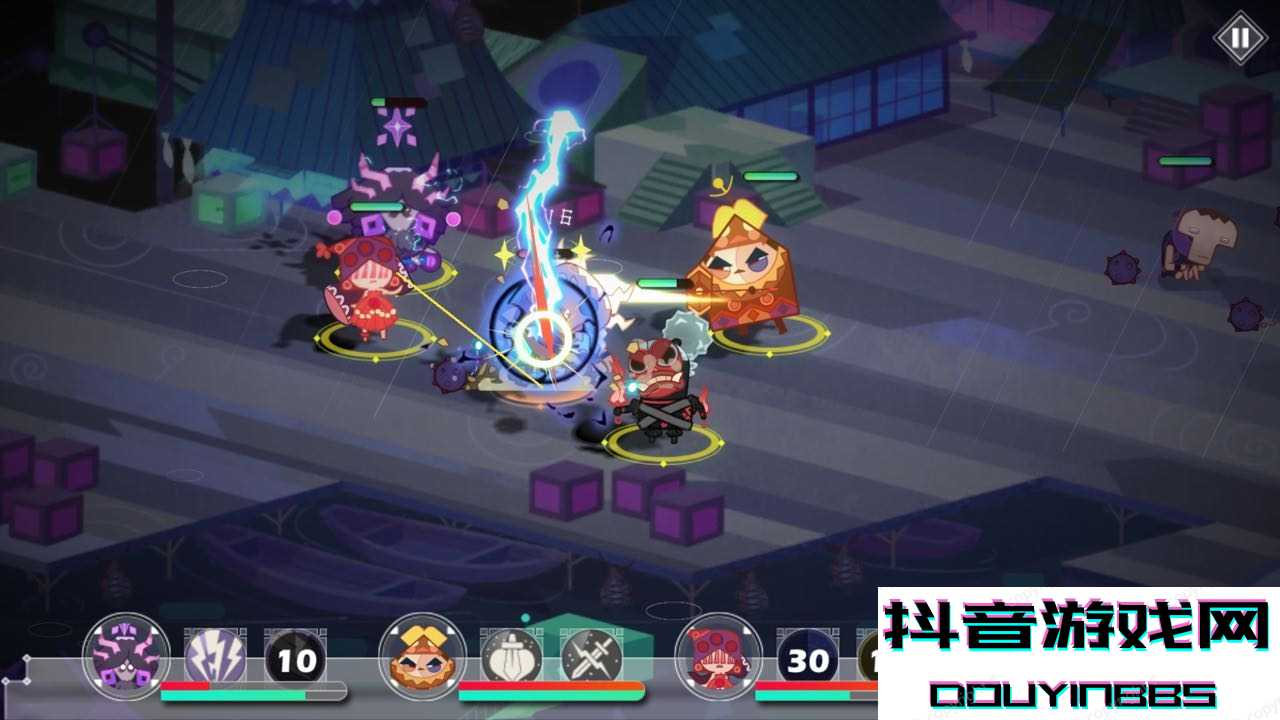Select the purple horned character portrait
This screenshot has height=720, width=1280.
126,656
